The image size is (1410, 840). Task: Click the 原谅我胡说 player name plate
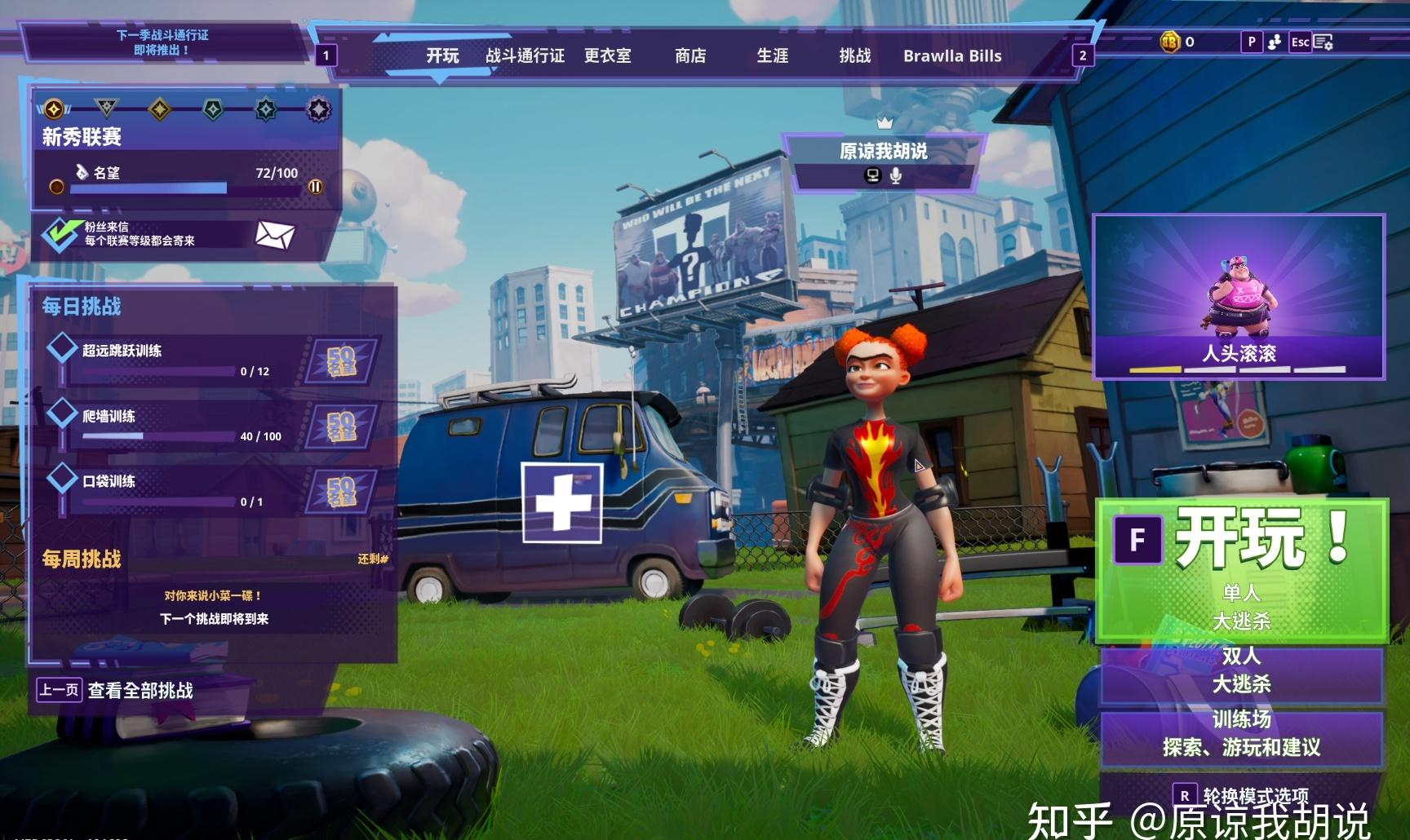click(883, 151)
